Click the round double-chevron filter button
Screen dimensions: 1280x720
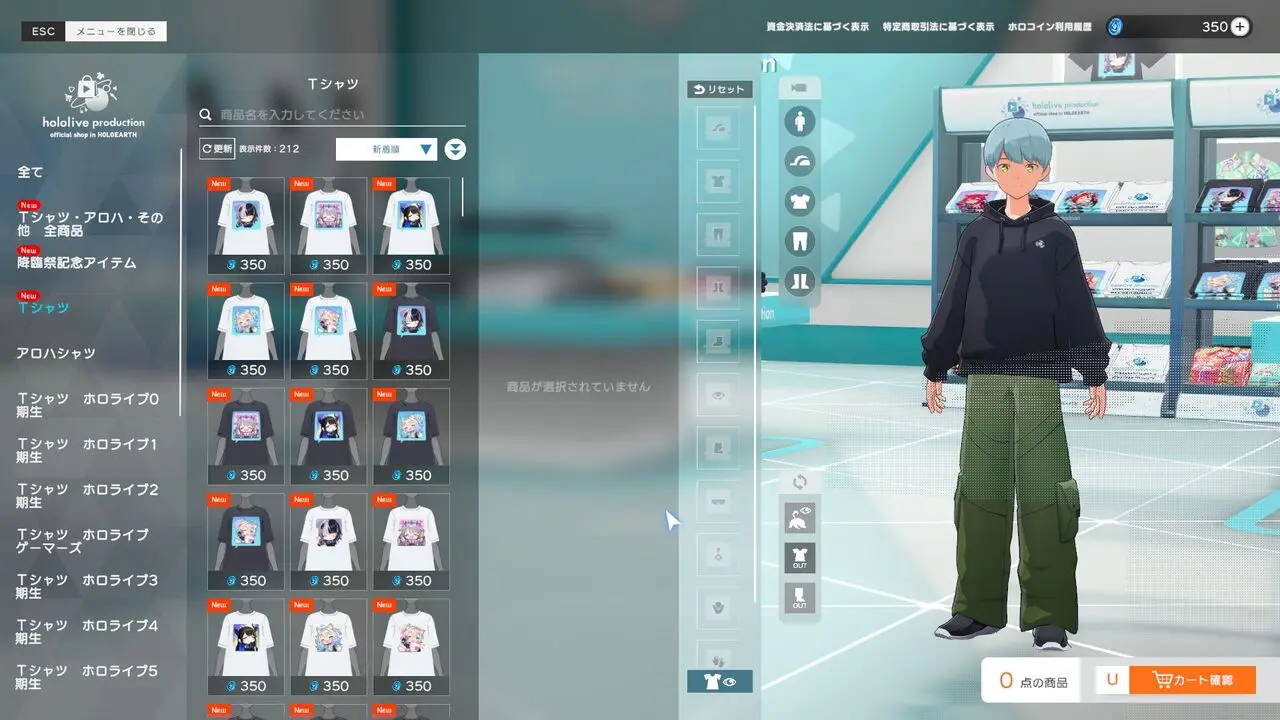pyautogui.click(x=455, y=150)
